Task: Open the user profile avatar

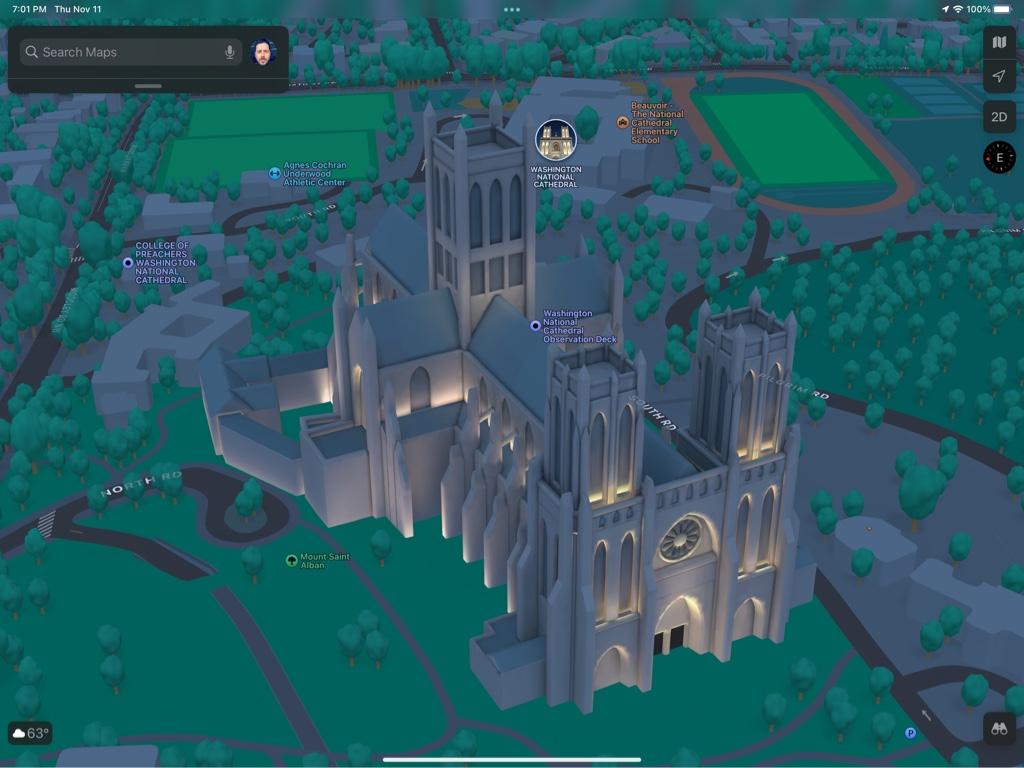Action: 263,52
